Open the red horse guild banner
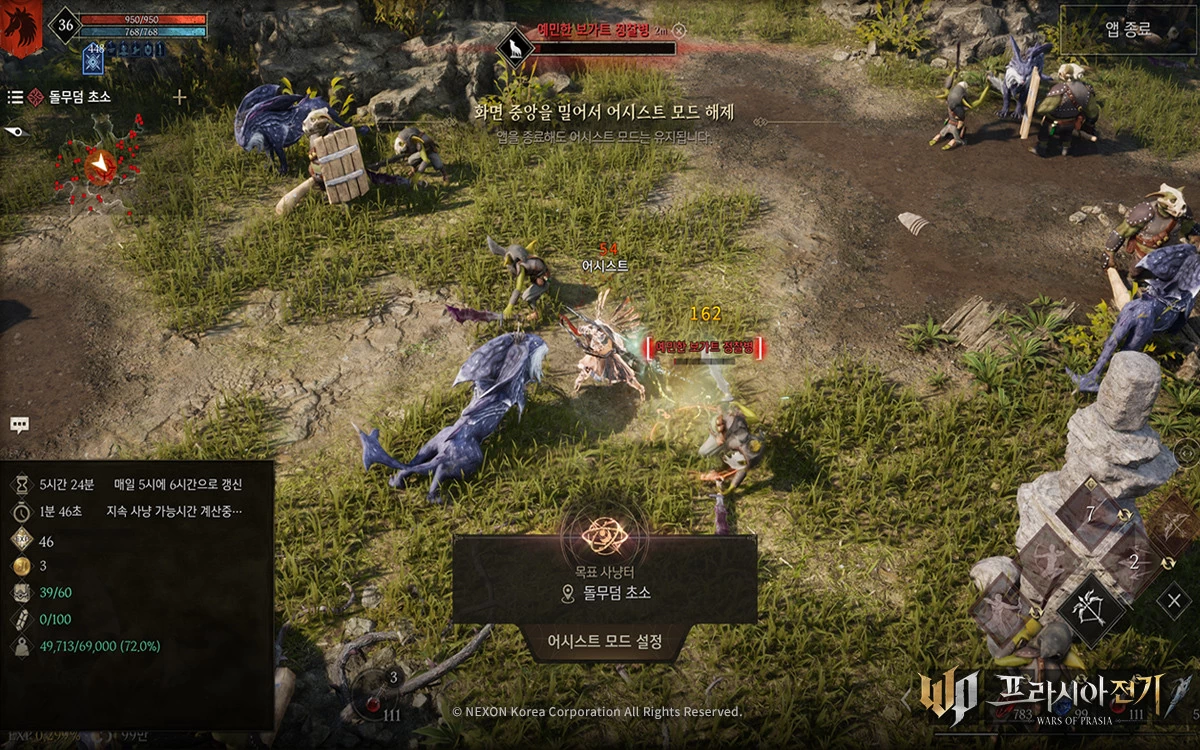This screenshot has height=750, width=1200. coord(21,27)
